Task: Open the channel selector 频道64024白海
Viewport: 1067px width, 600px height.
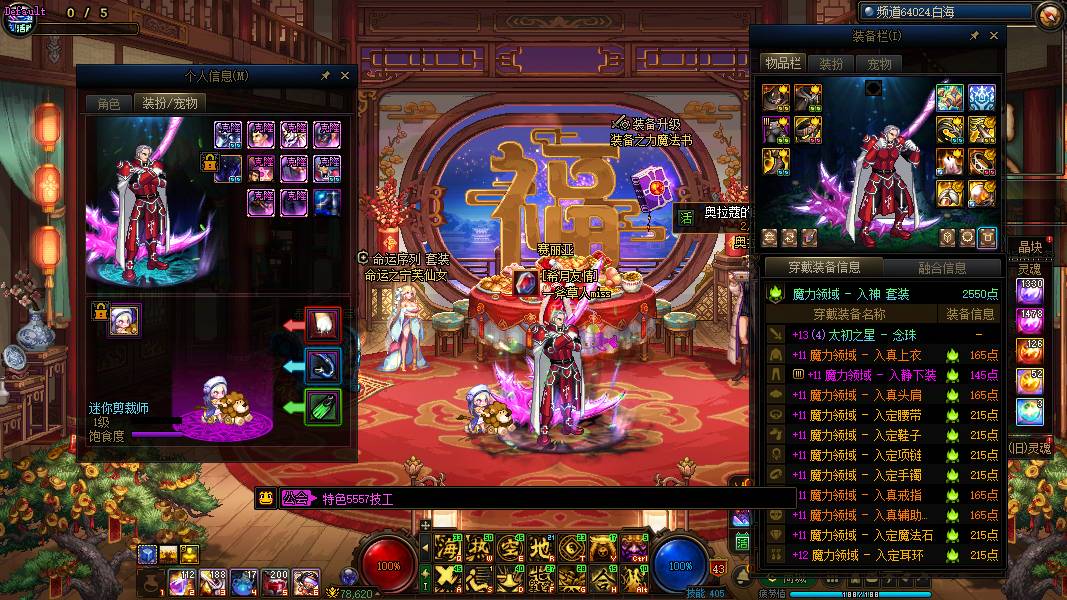Action: [x=945, y=12]
